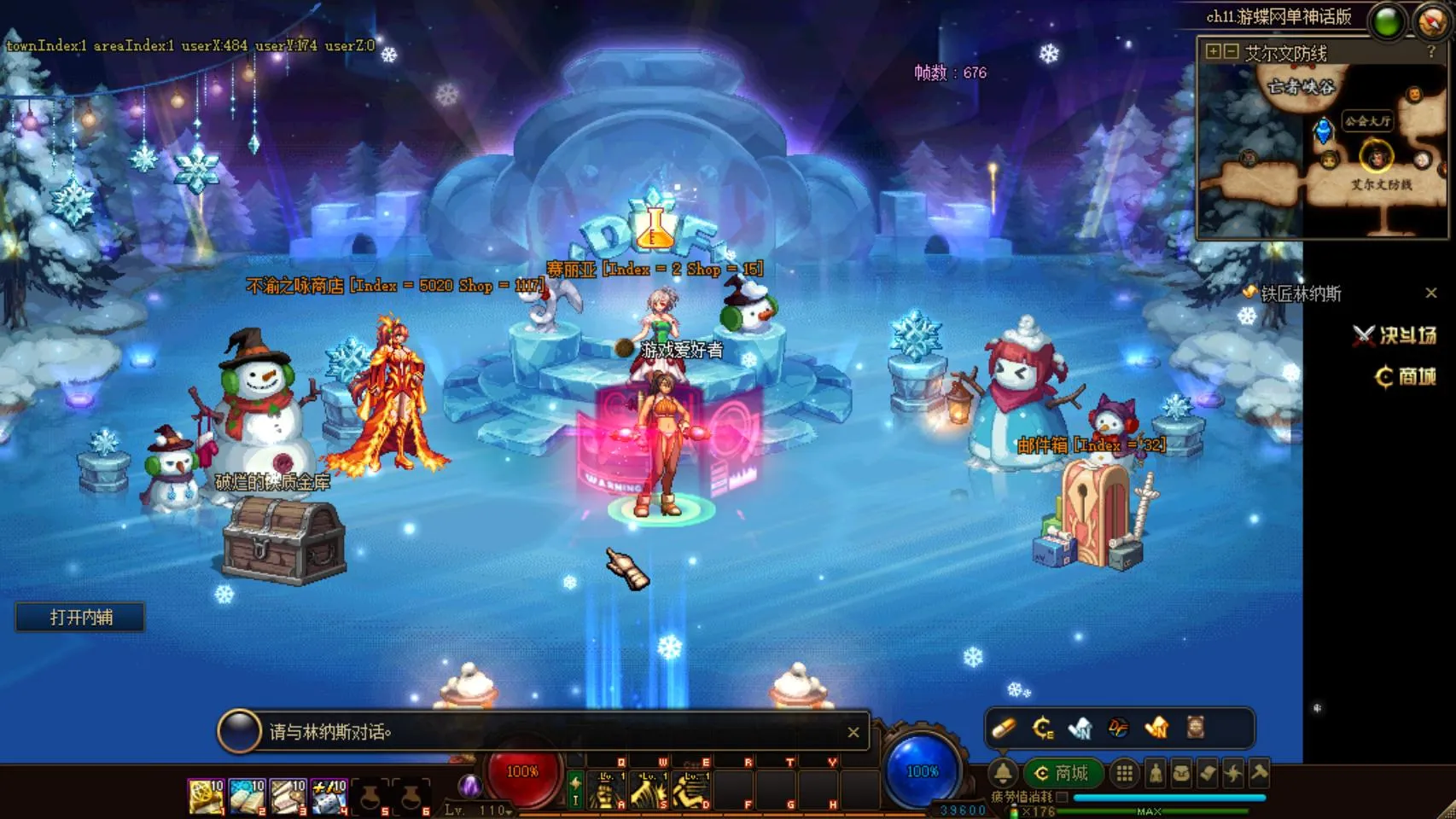The width and height of the screenshot is (1456, 819).
Task: Open the 决斗场 duel arena
Action: 1395,335
